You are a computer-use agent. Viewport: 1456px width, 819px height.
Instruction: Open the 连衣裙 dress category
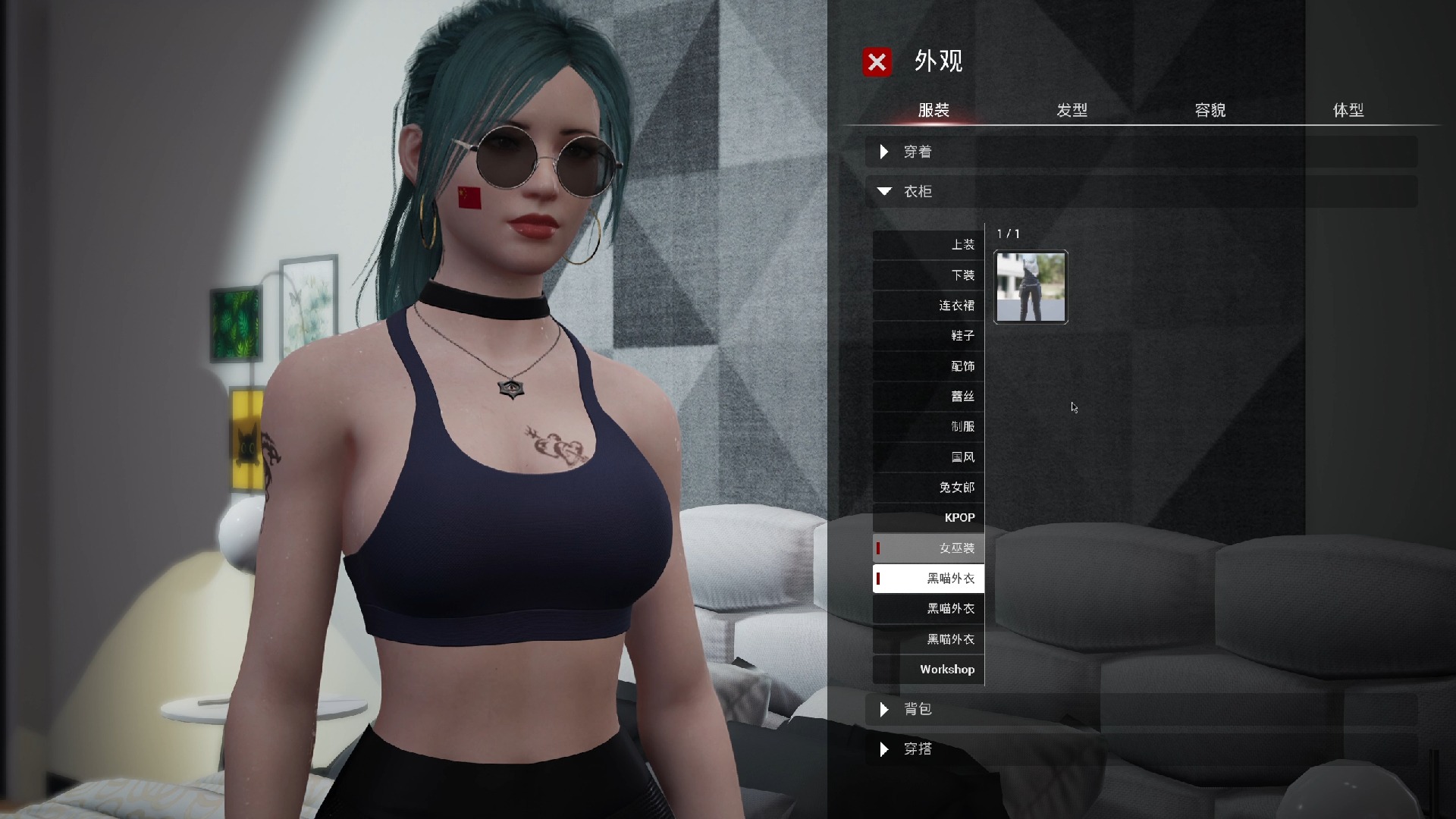coord(929,306)
